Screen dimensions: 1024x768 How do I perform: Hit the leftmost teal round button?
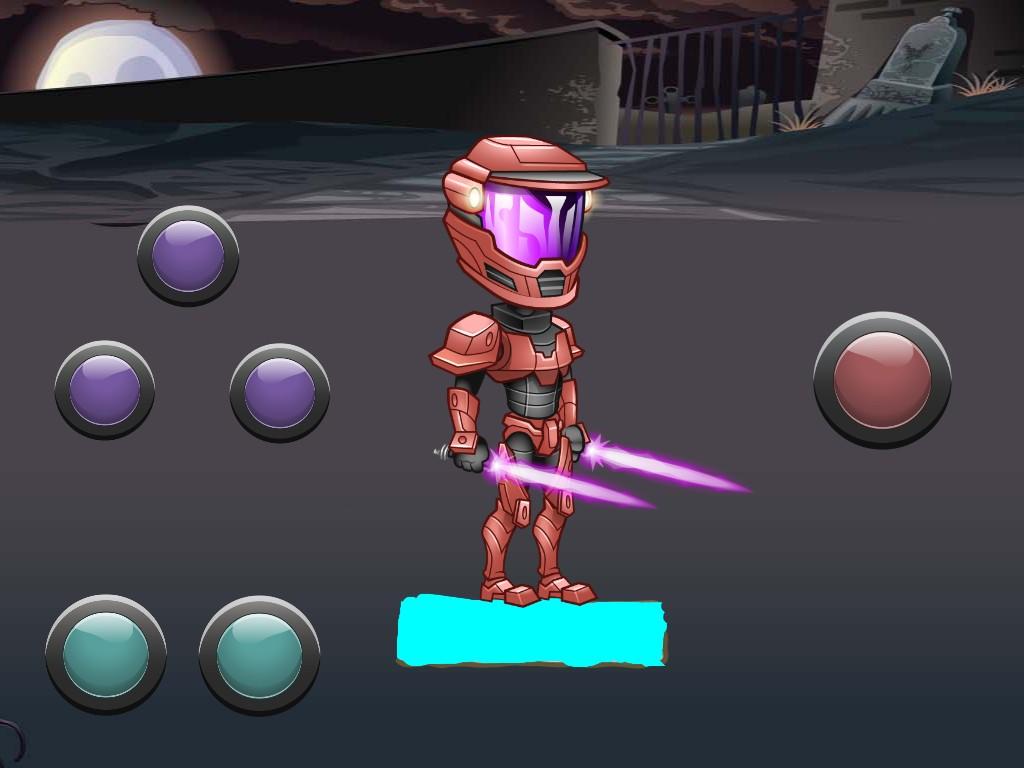[x=105, y=654]
